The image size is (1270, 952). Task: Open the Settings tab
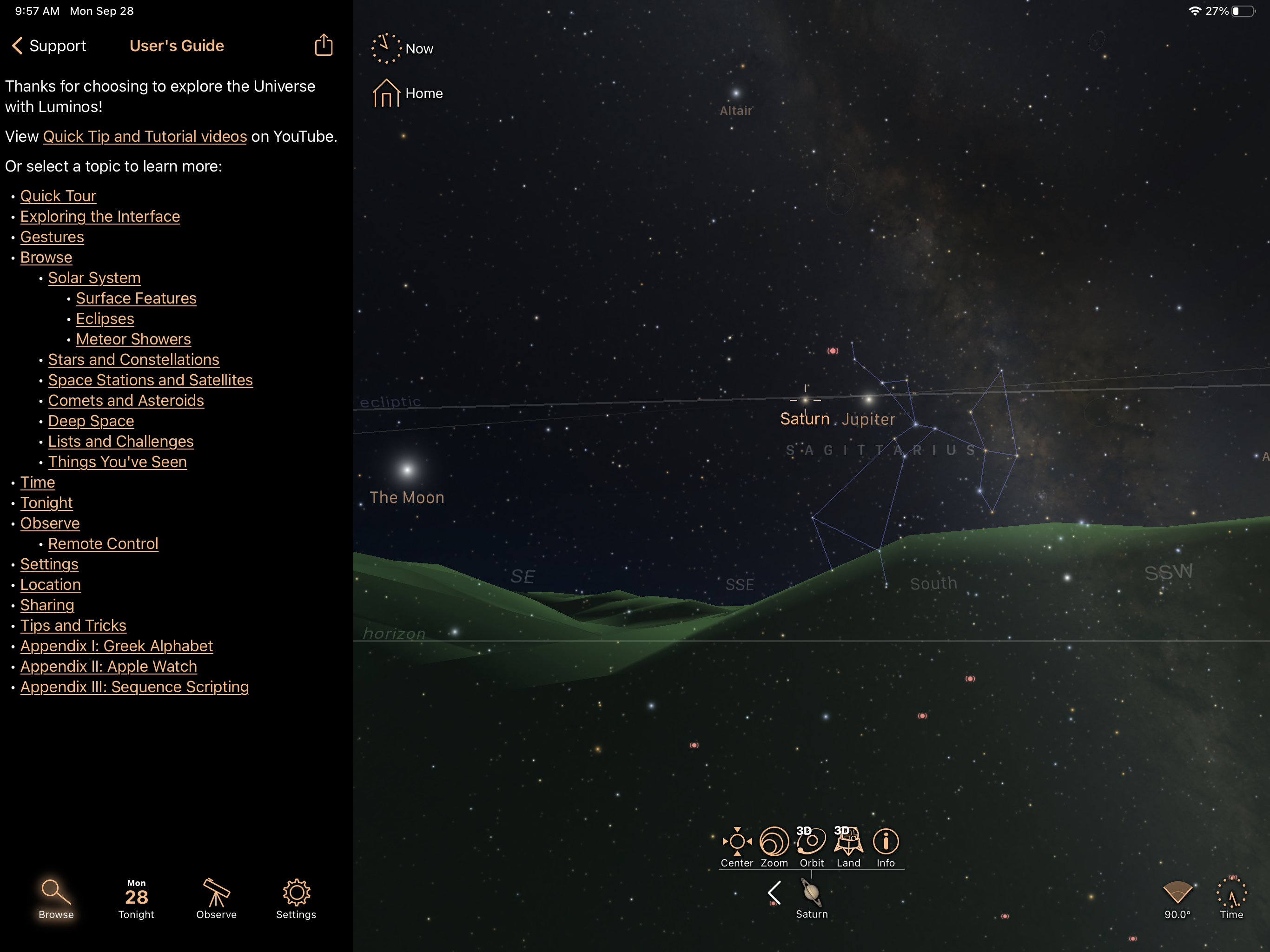pos(296,899)
